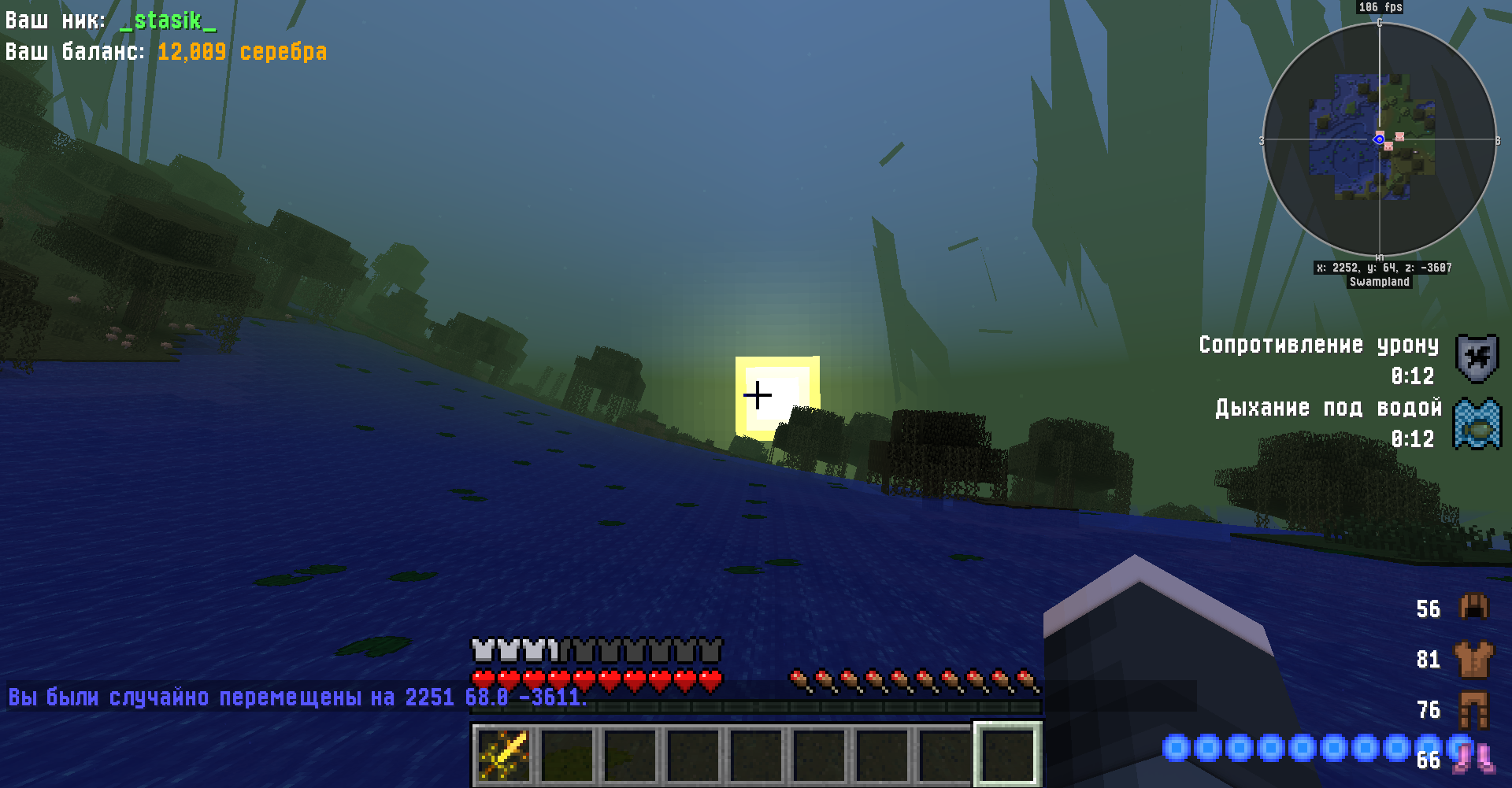
Task: Select the golden sword in the first hotbar slot
Action: 504,752
